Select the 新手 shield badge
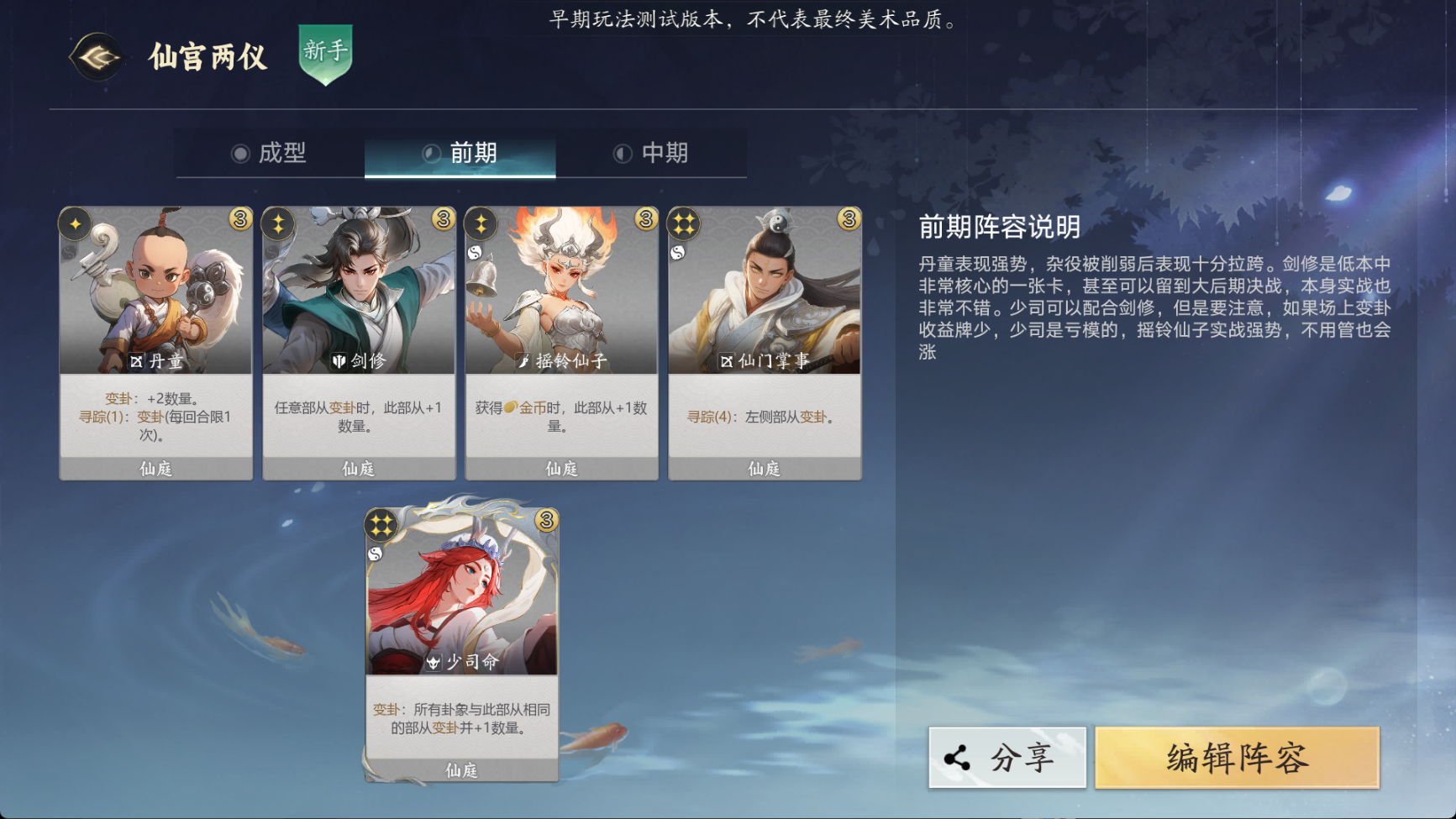Viewport: 1456px width, 819px height. (x=327, y=54)
